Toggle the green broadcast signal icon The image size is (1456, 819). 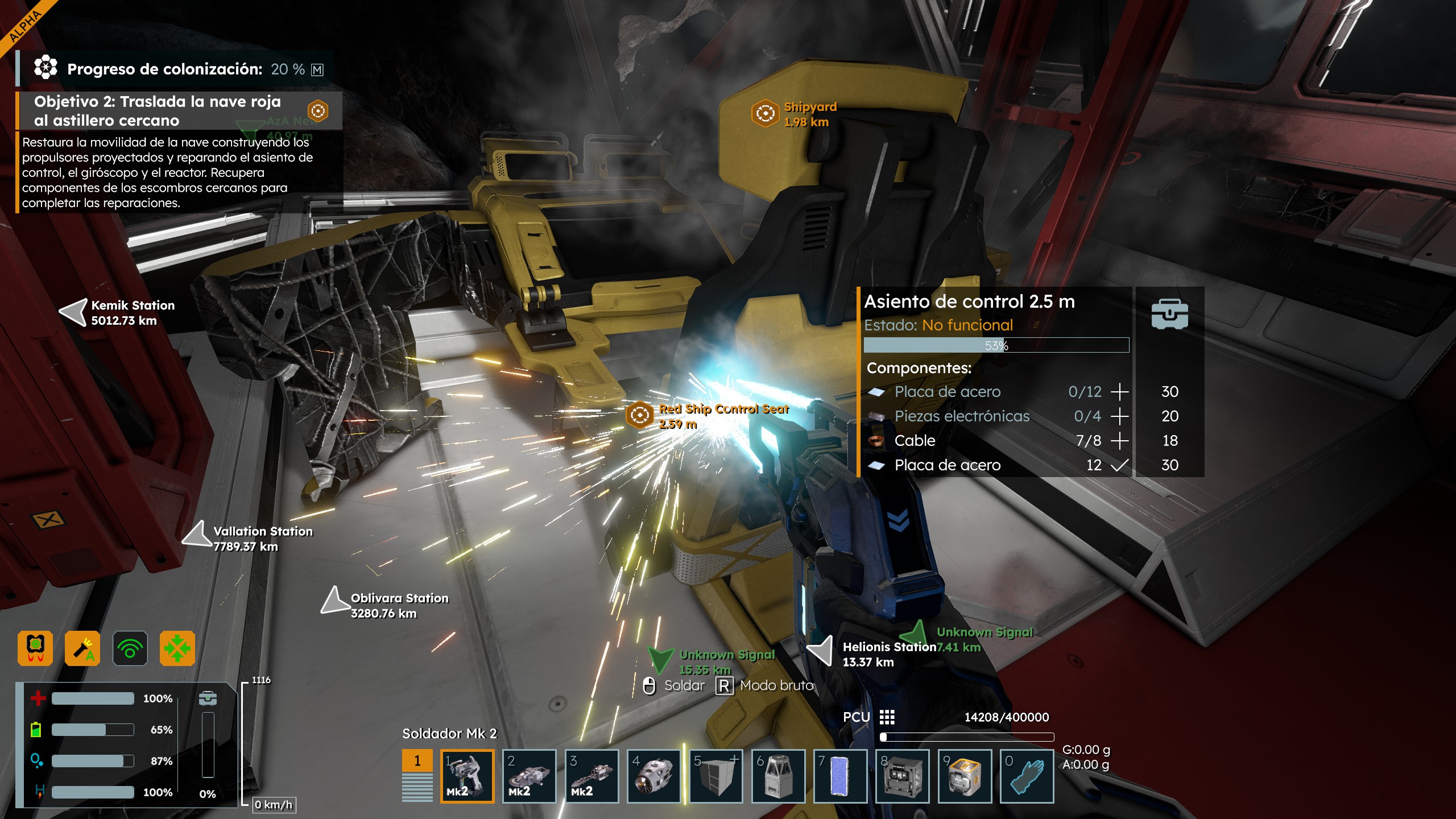[x=130, y=648]
